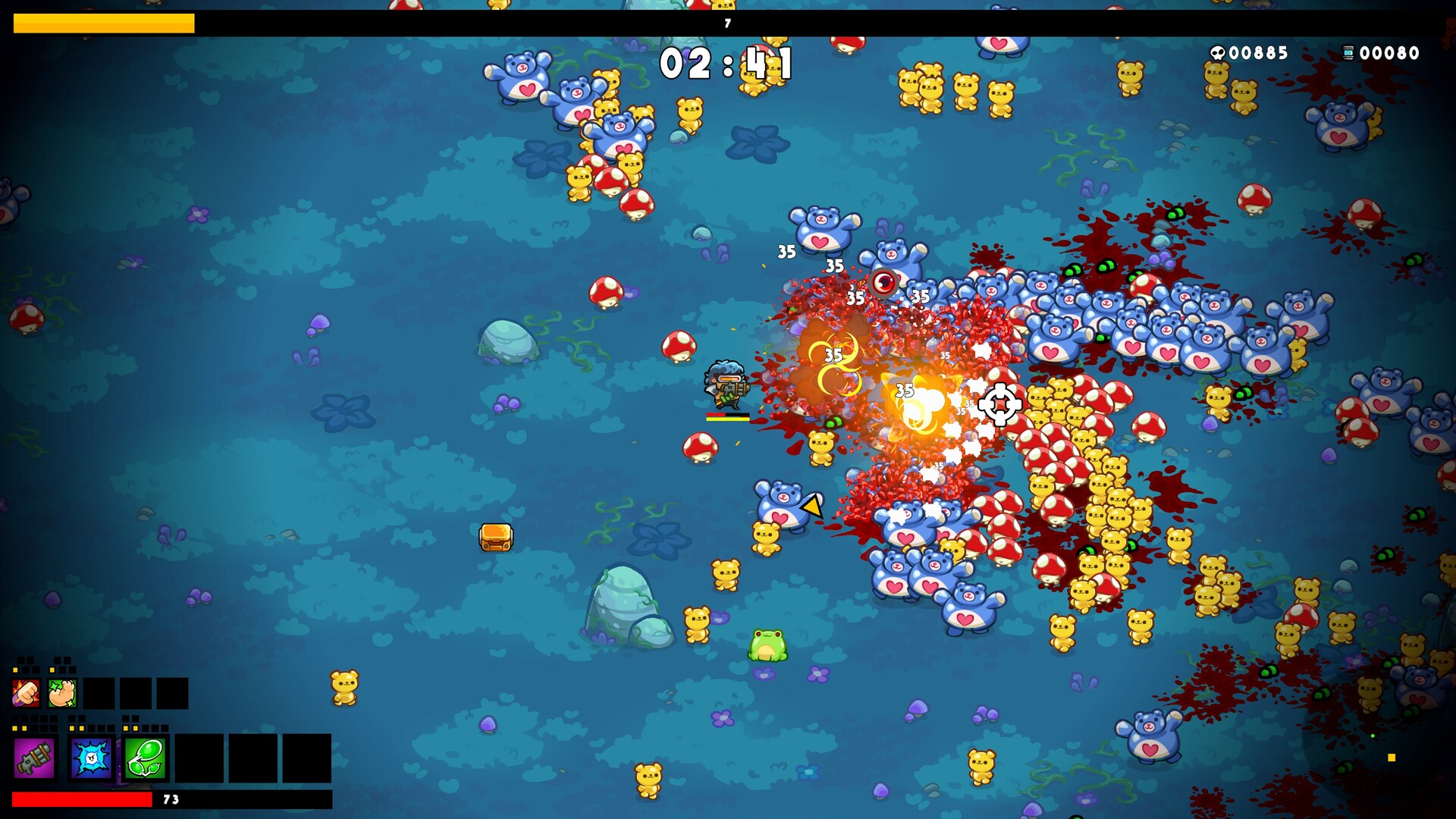The image size is (1456, 819).
Task: Click the level number 7 above the XP bar
Action: [726, 23]
